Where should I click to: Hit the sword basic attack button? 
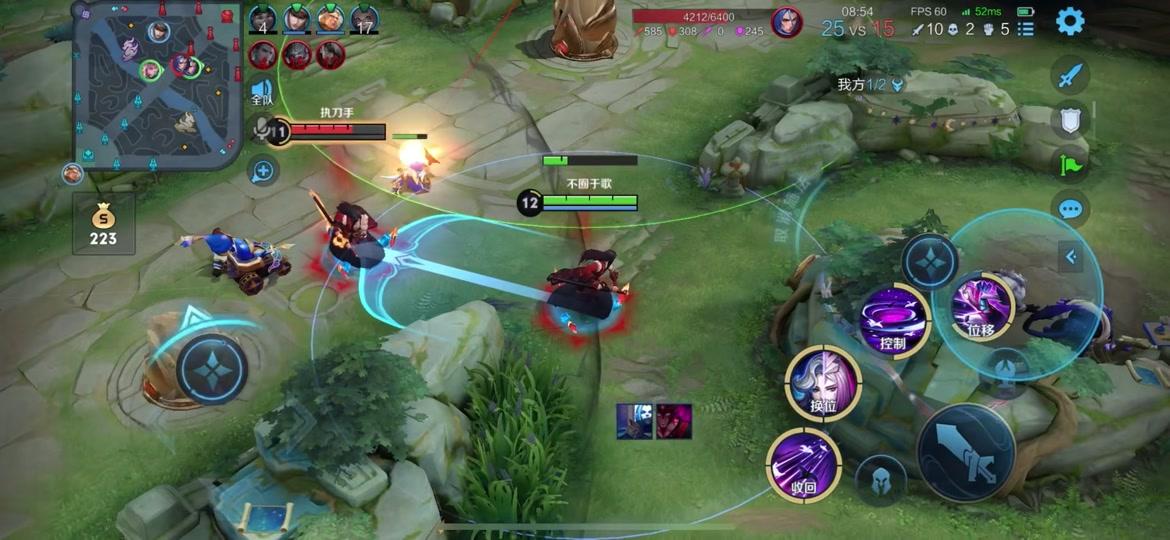[x=966, y=452]
